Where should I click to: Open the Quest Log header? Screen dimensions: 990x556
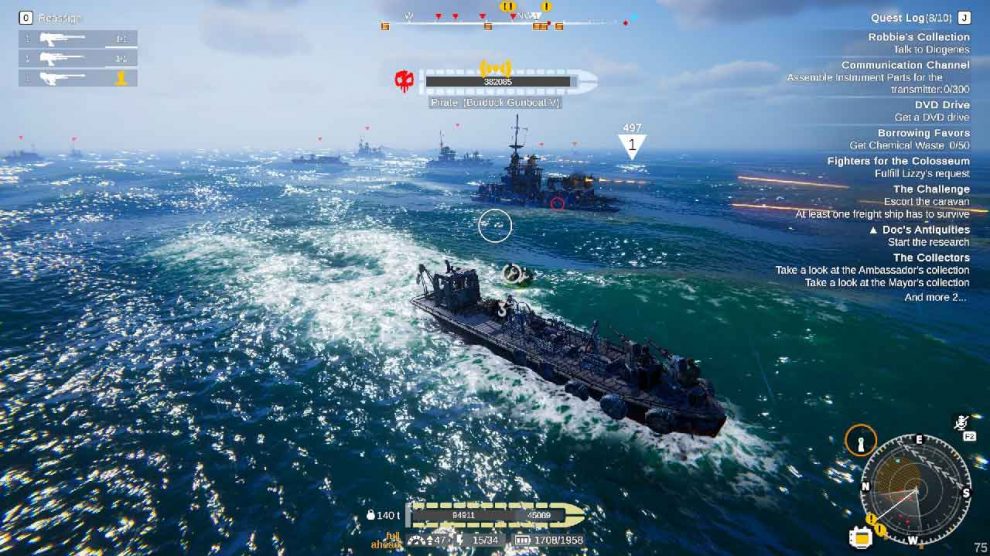tap(912, 17)
